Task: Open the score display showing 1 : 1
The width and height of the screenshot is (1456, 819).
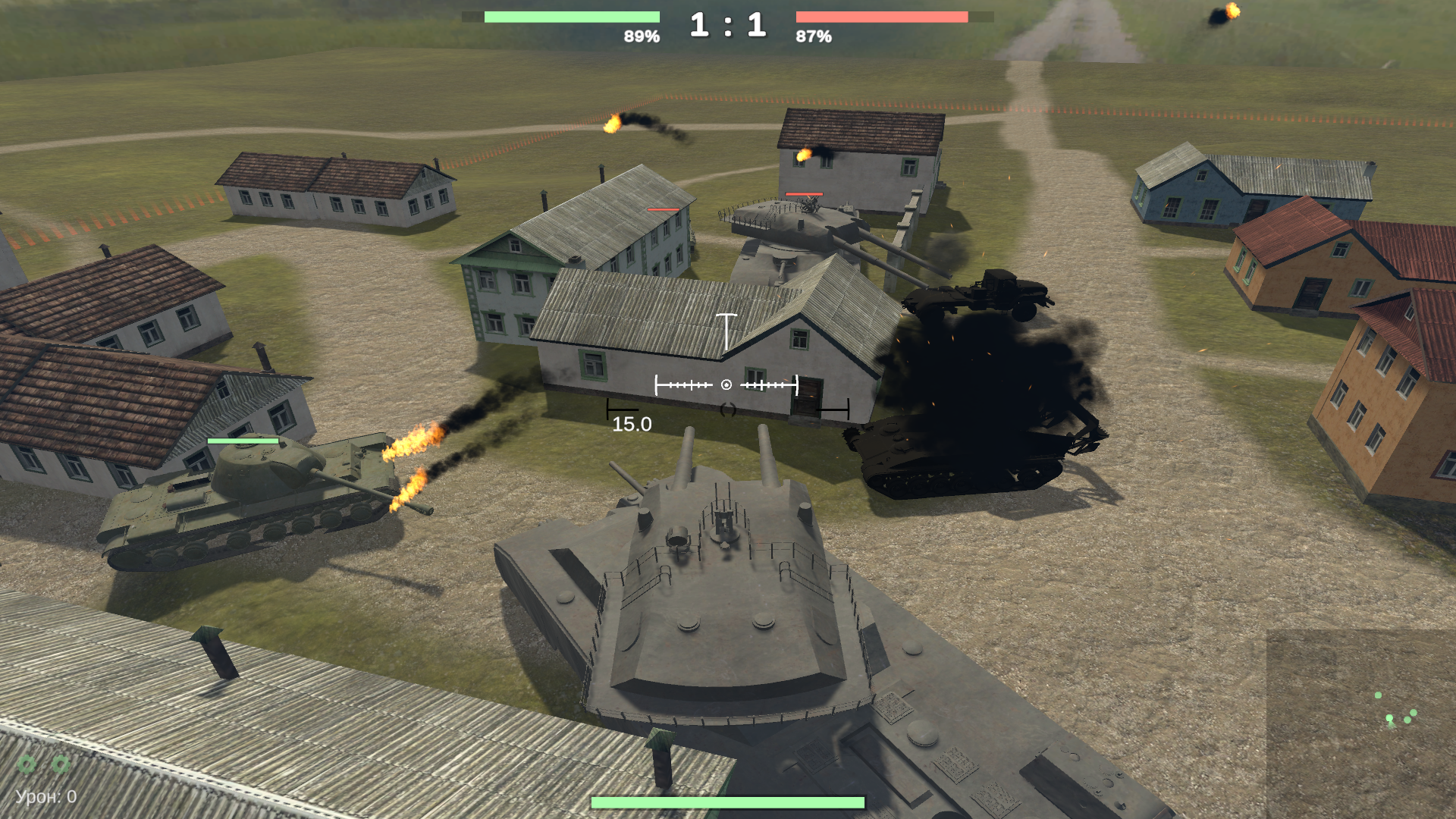Action: [x=727, y=24]
